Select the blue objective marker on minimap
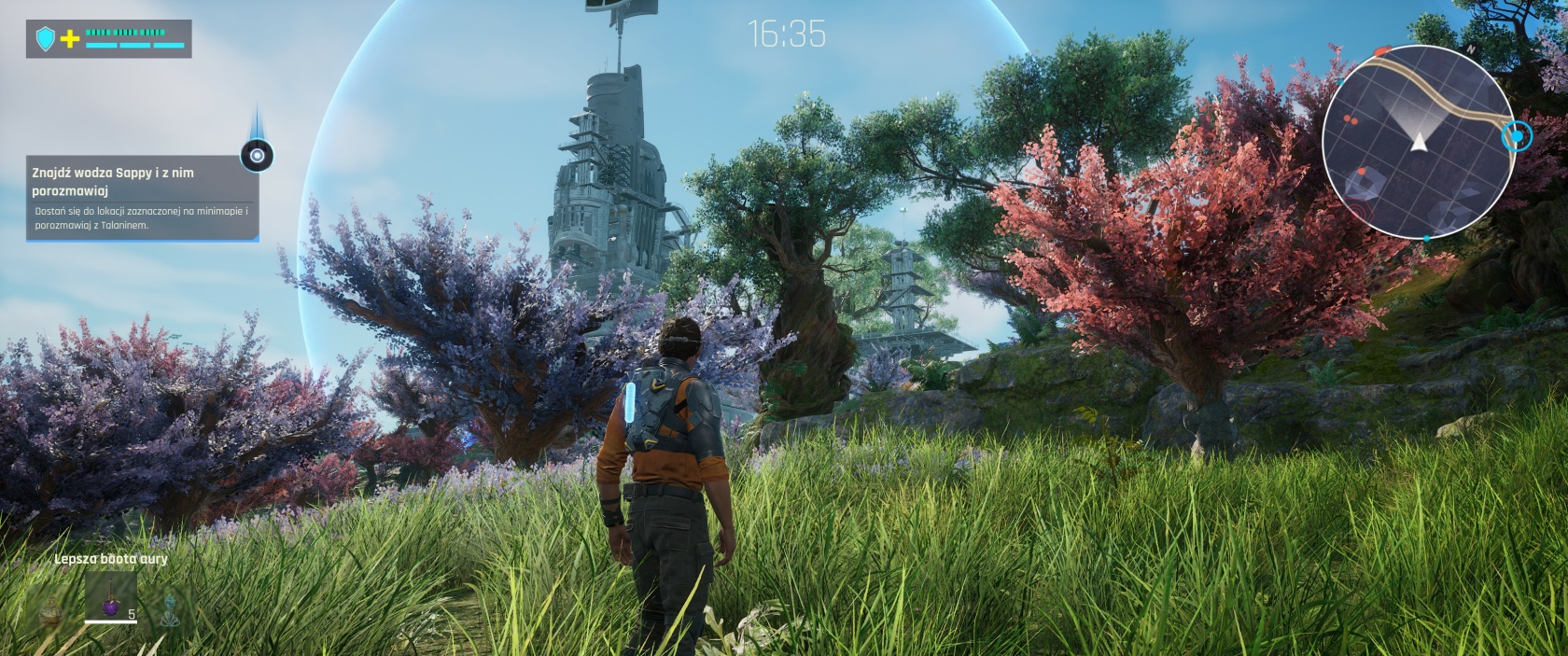 pyautogui.click(x=1518, y=137)
